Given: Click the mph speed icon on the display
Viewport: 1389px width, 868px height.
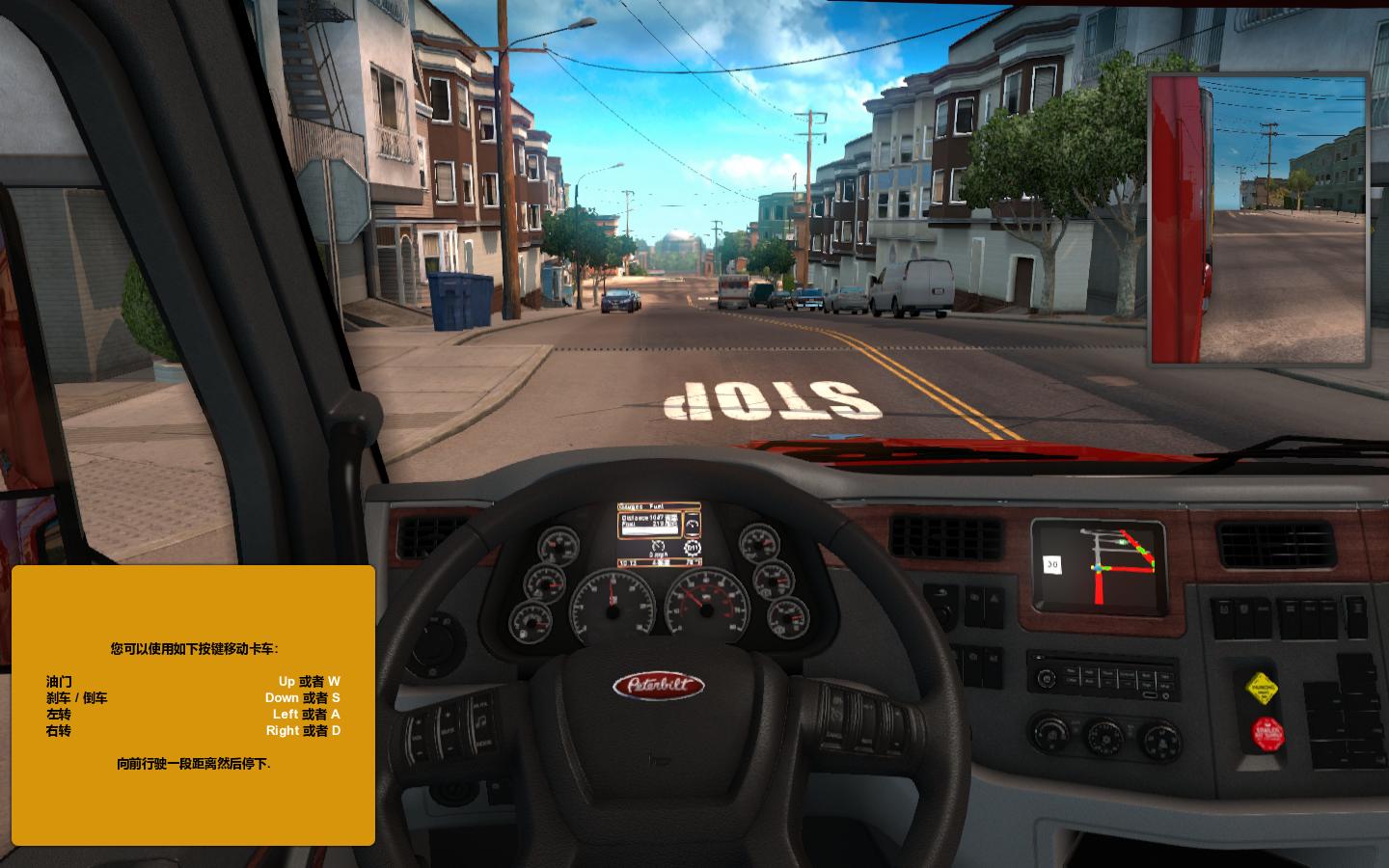Looking at the screenshot, I should (x=658, y=546).
